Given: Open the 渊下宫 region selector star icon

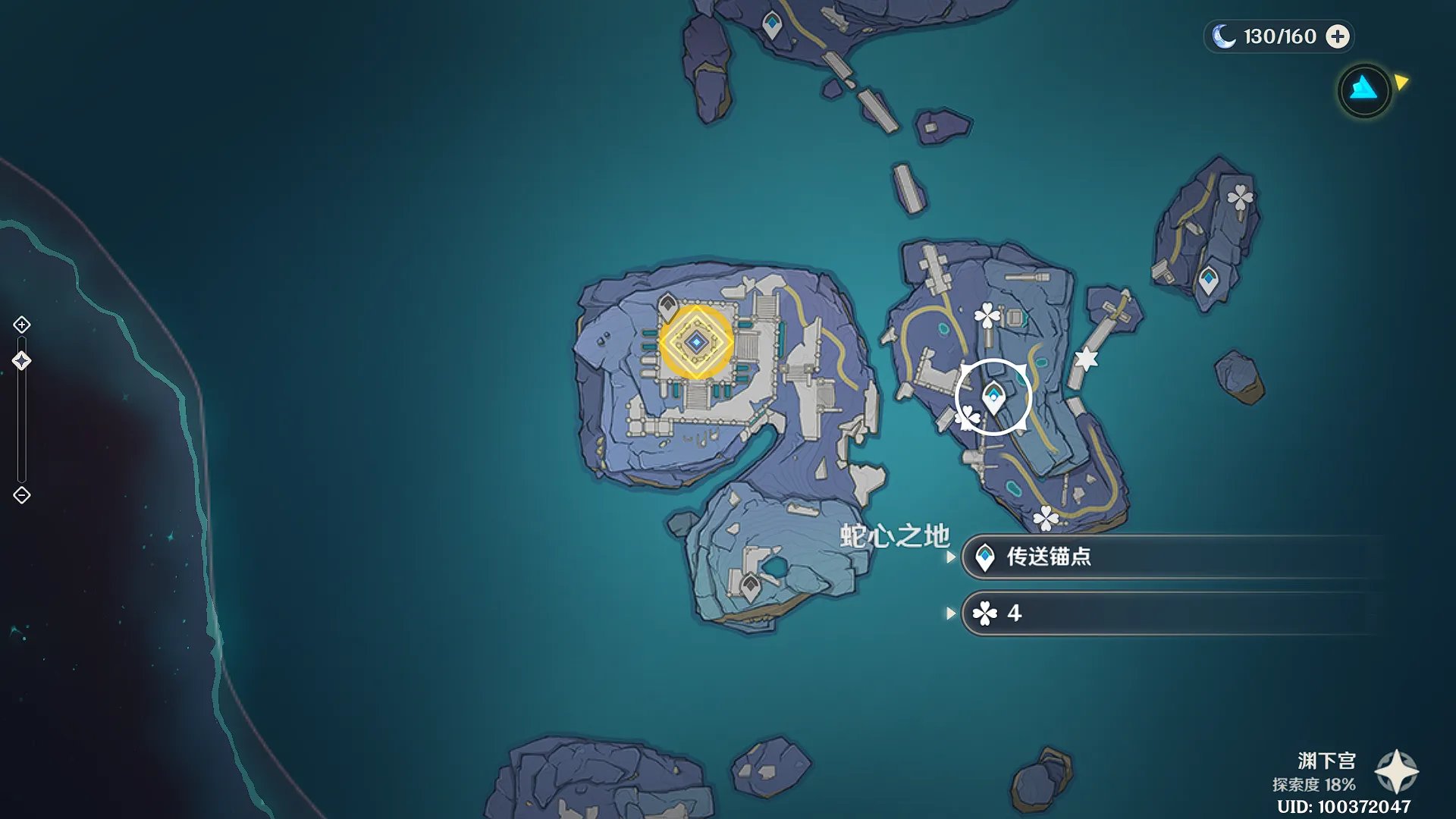Looking at the screenshot, I should pos(1396,772).
